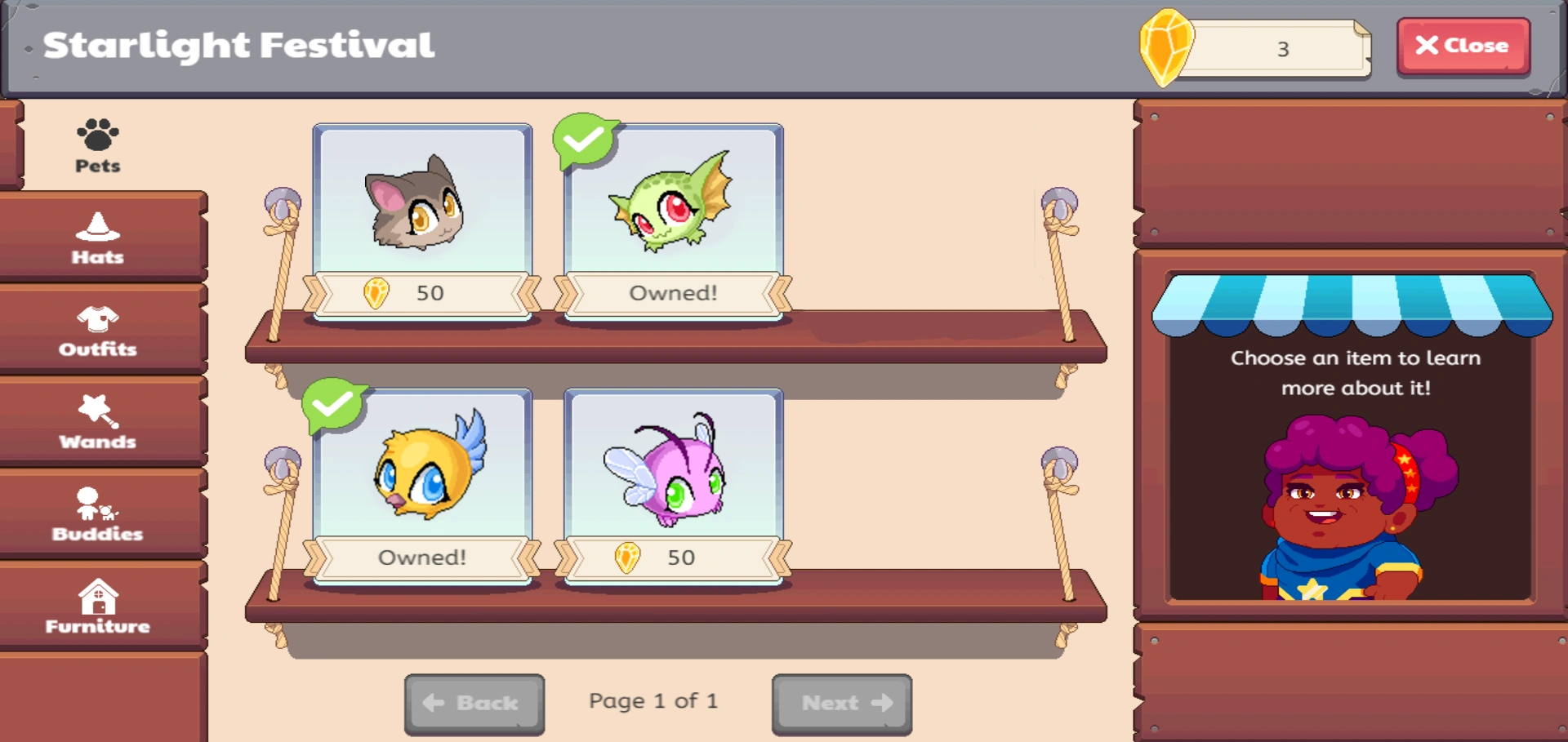Click the Outfits t-shirt icon

coord(97,320)
